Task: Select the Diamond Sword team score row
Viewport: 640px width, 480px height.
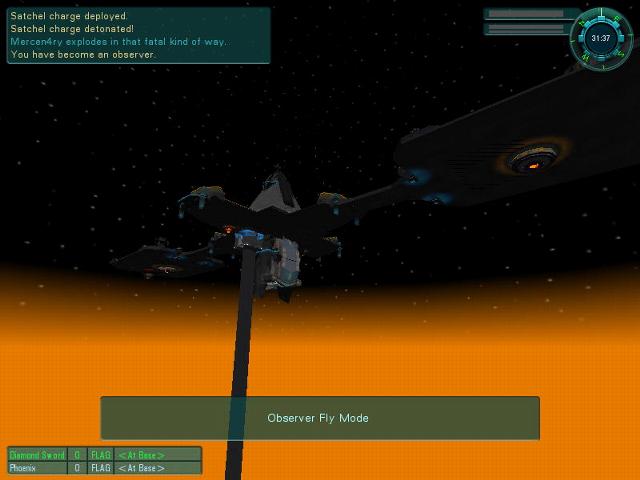Action: pos(104,454)
